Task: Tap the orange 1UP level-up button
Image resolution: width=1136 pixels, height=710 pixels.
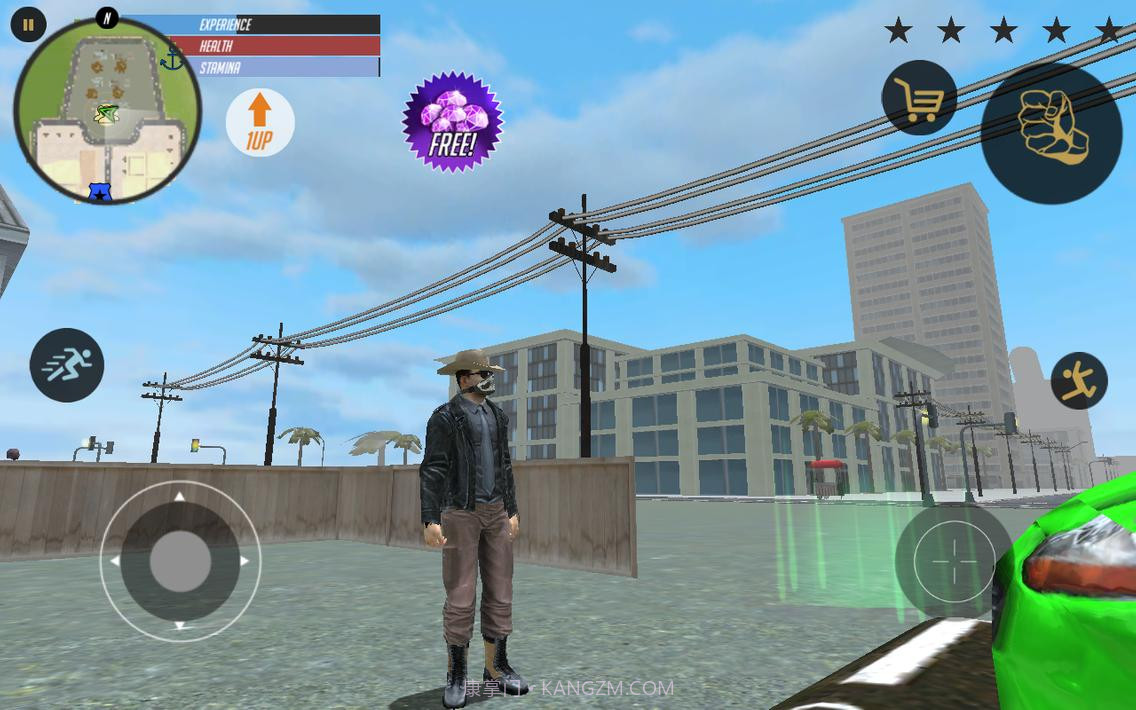Action: click(x=260, y=123)
